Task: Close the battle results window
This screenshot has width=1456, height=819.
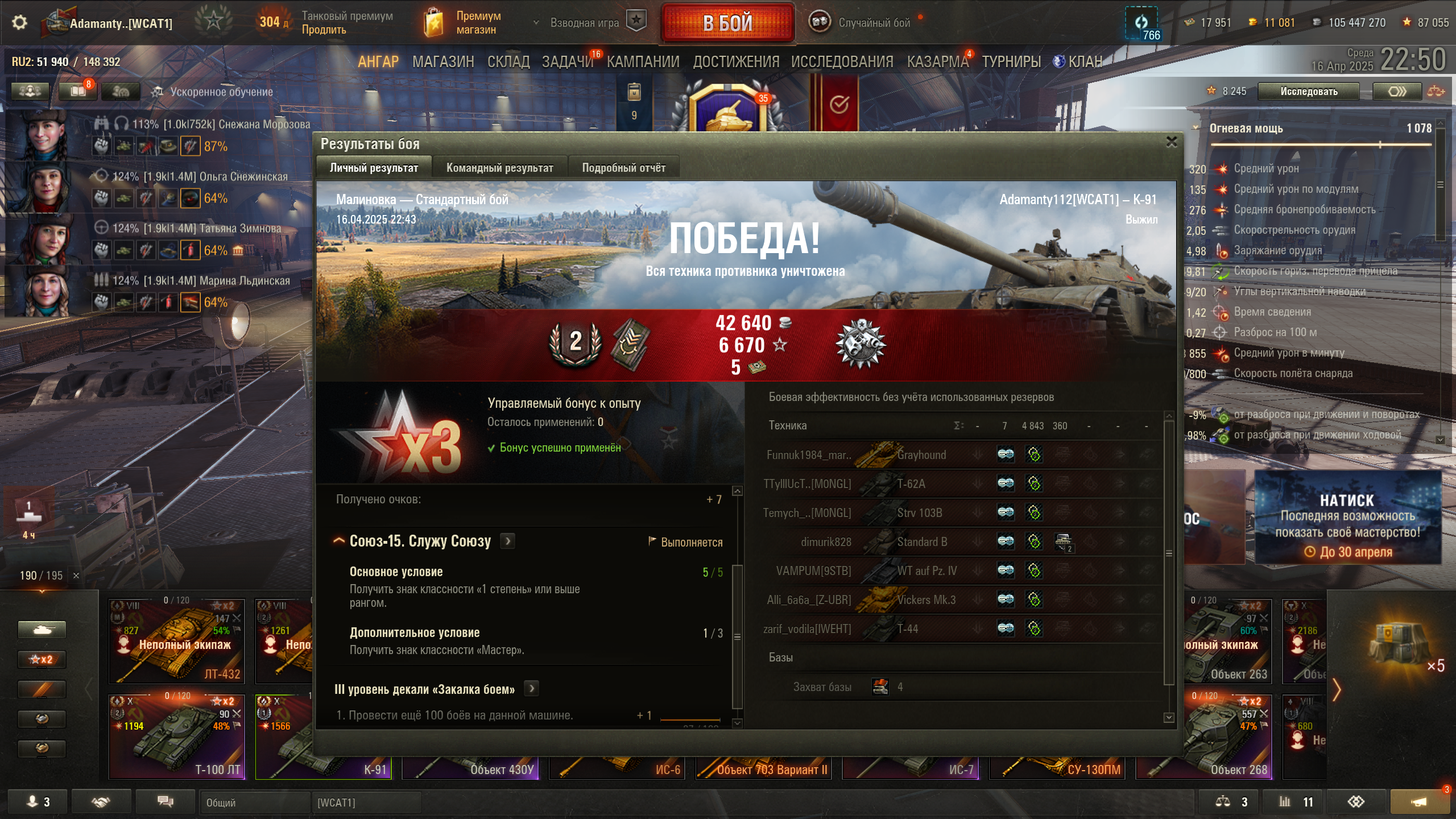Action: [x=1172, y=142]
